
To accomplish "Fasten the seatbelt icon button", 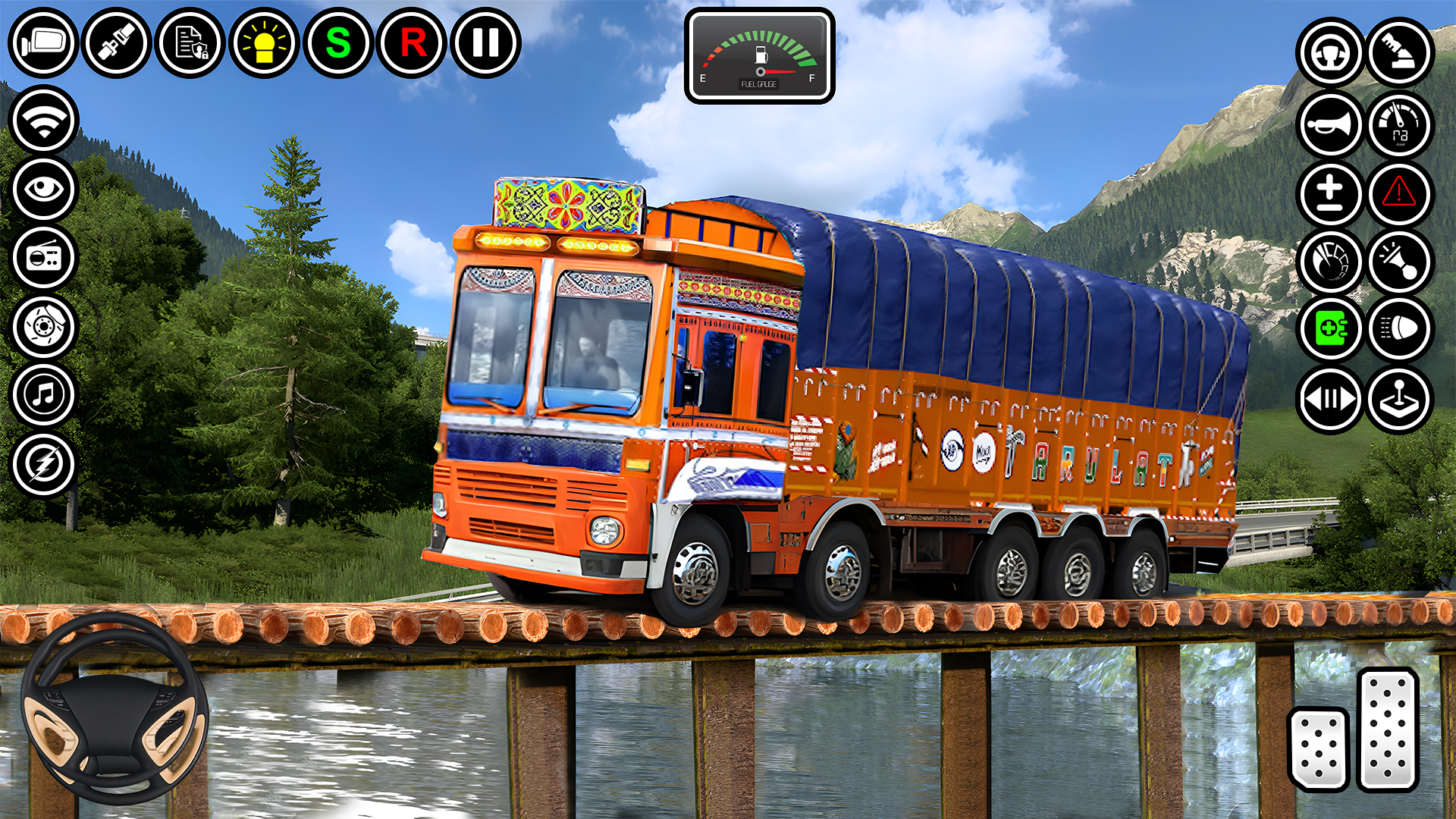I will (117, 42).
